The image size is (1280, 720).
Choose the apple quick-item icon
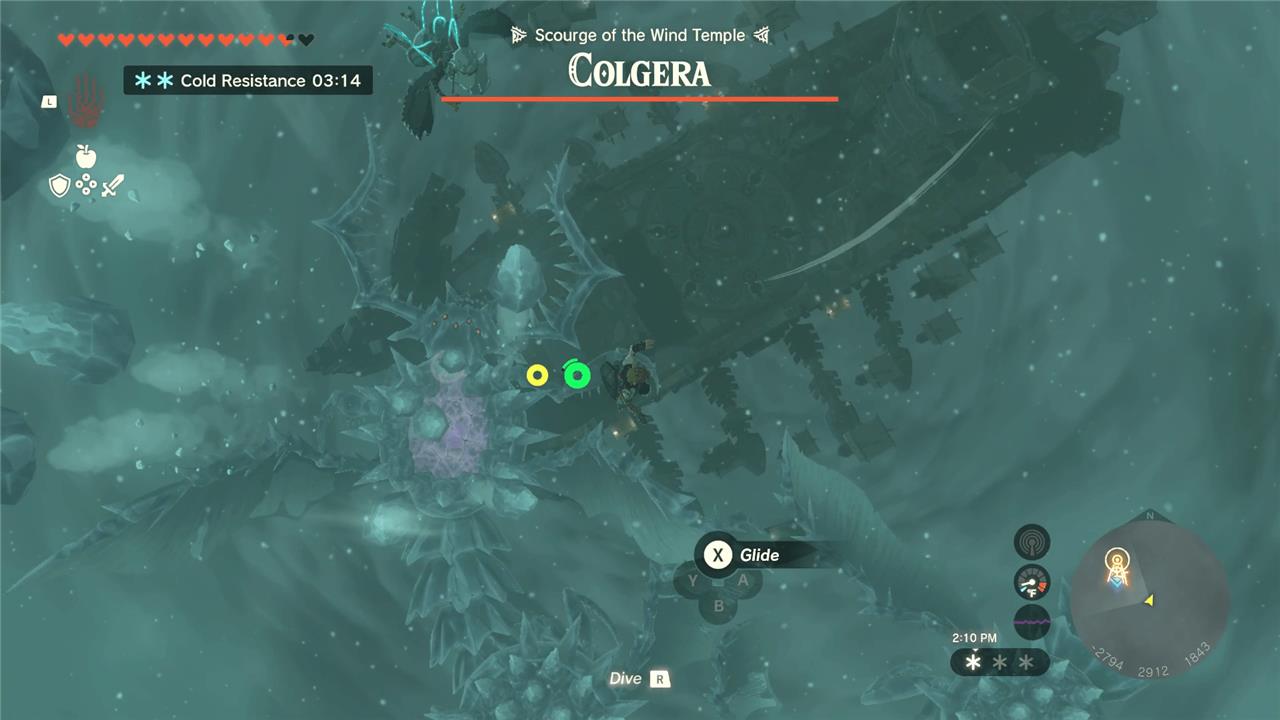pyautogui.click(x=85, y=156)
